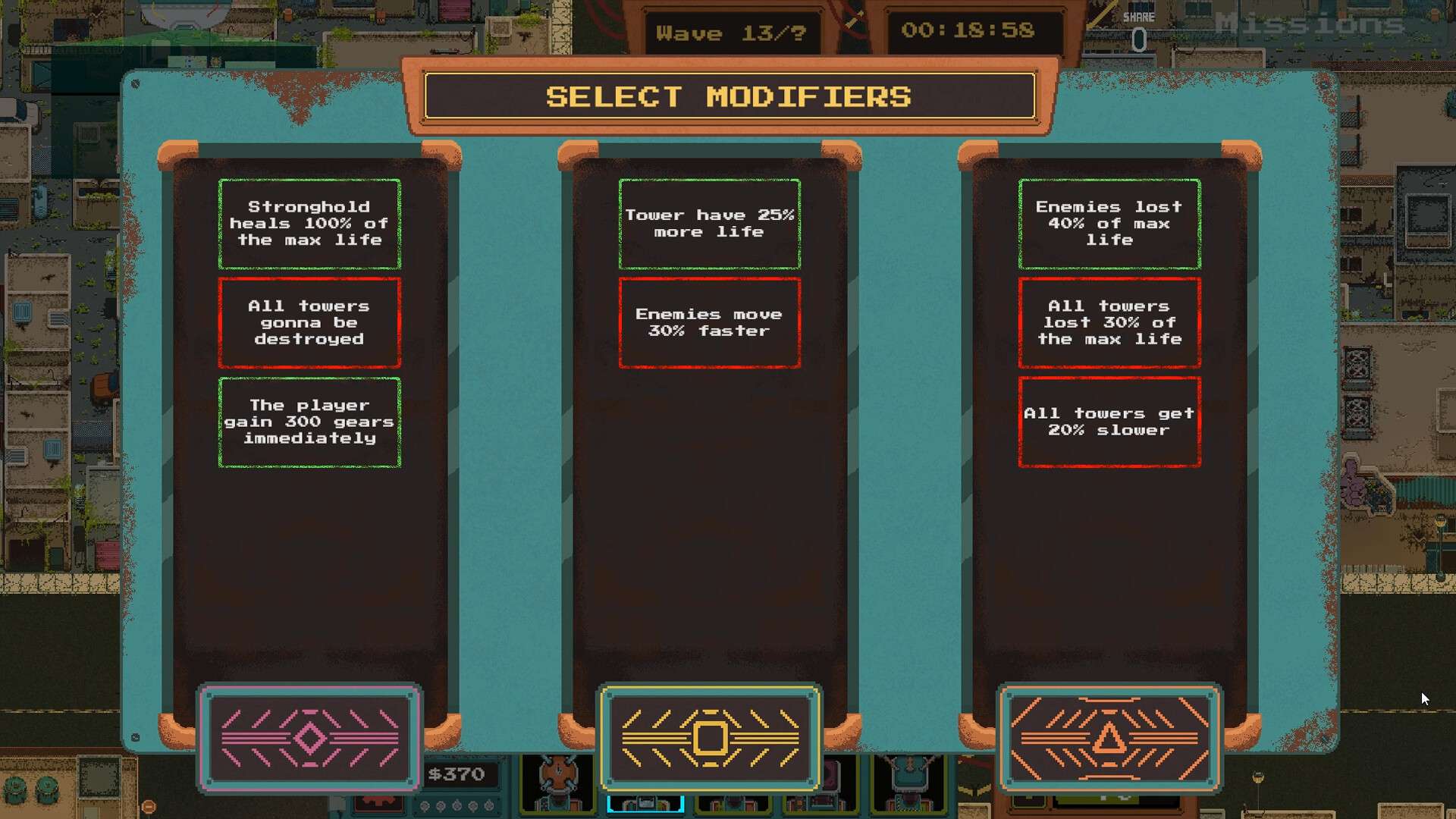
Task: Pick the player gain 300 gears card
Action: [309, 422]
